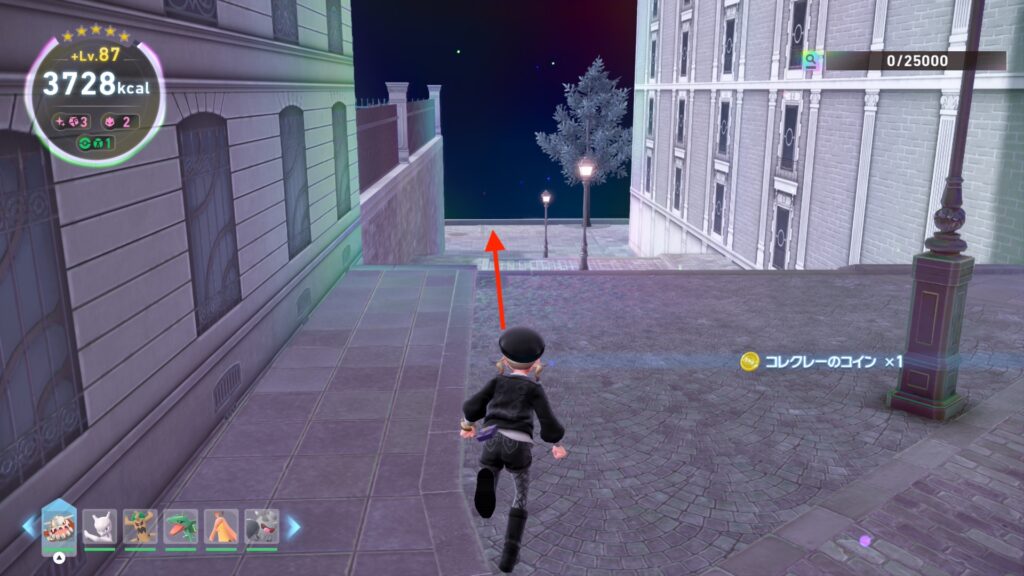Select the Mewtwo party slot

[100, 527]
